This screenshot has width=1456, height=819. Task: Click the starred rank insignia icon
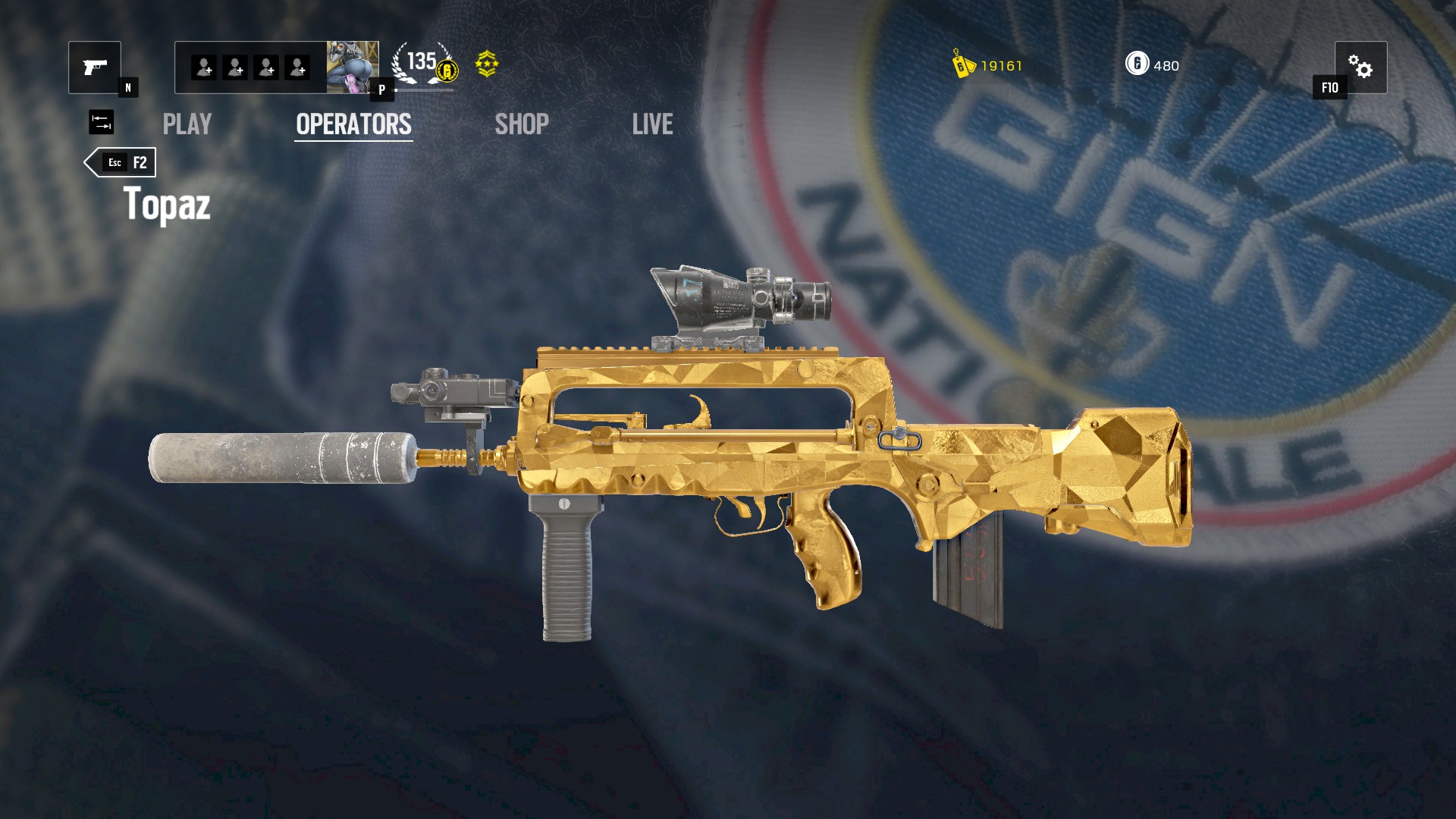(488, 64)
